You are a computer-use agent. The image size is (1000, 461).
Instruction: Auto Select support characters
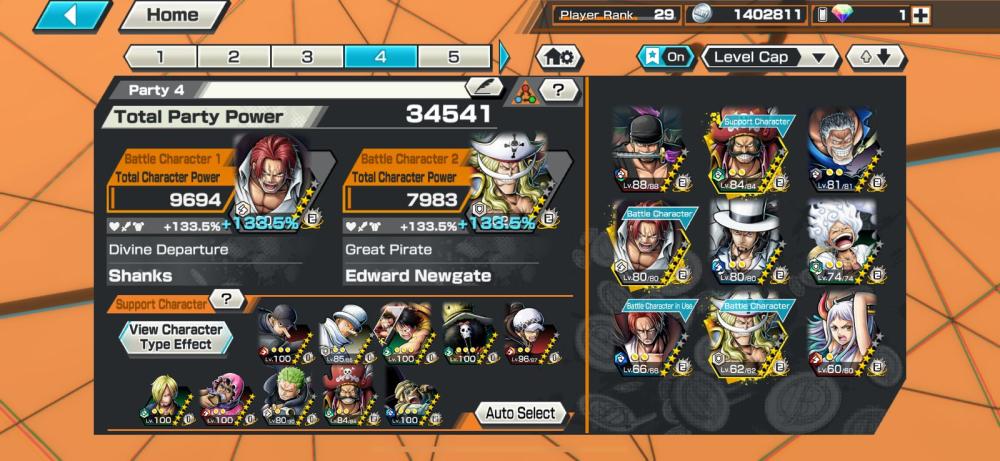pos(520,413)
